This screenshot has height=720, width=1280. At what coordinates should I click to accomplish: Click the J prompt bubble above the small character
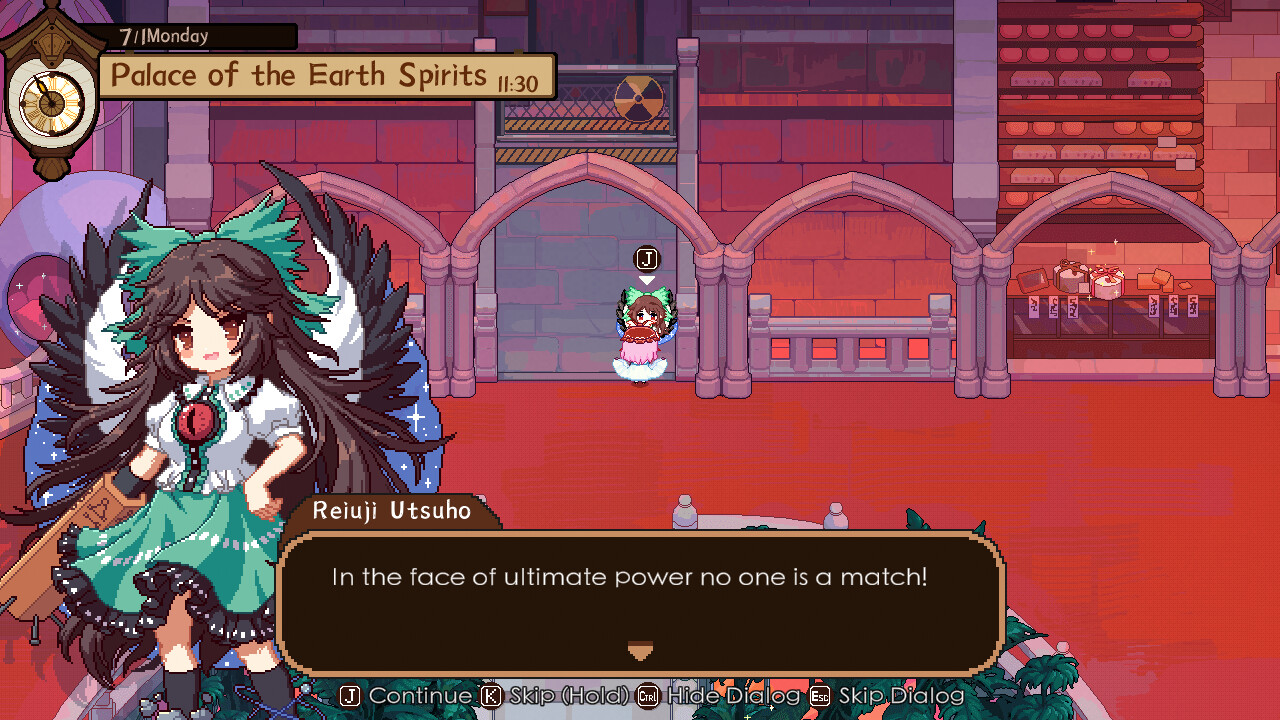[646, 259]
